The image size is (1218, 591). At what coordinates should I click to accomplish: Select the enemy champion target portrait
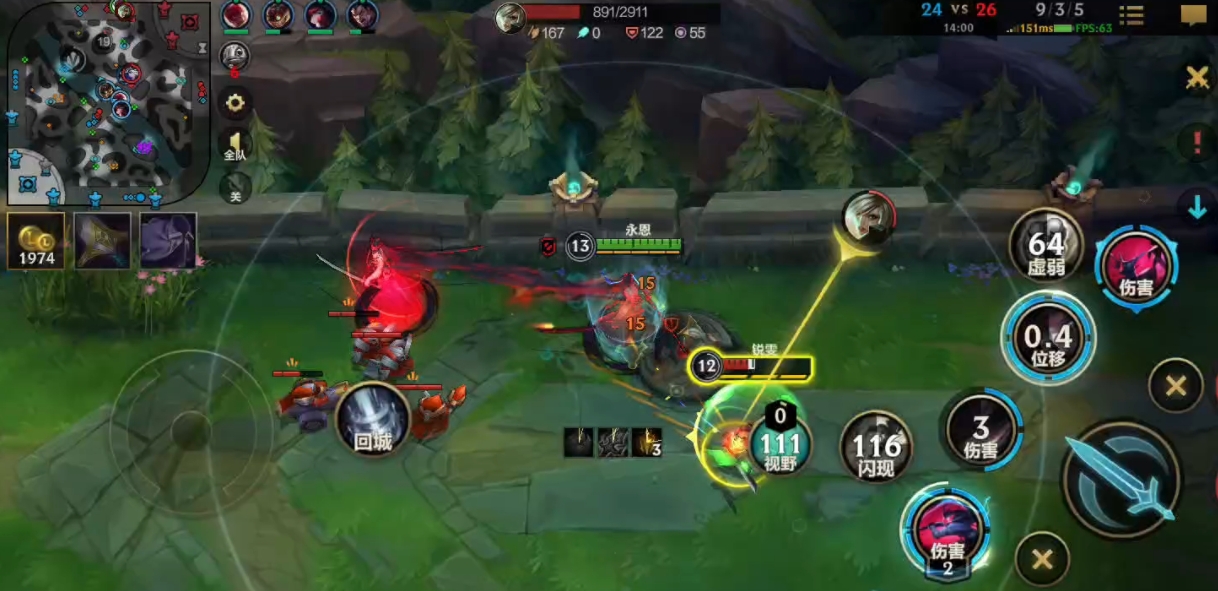865,213
